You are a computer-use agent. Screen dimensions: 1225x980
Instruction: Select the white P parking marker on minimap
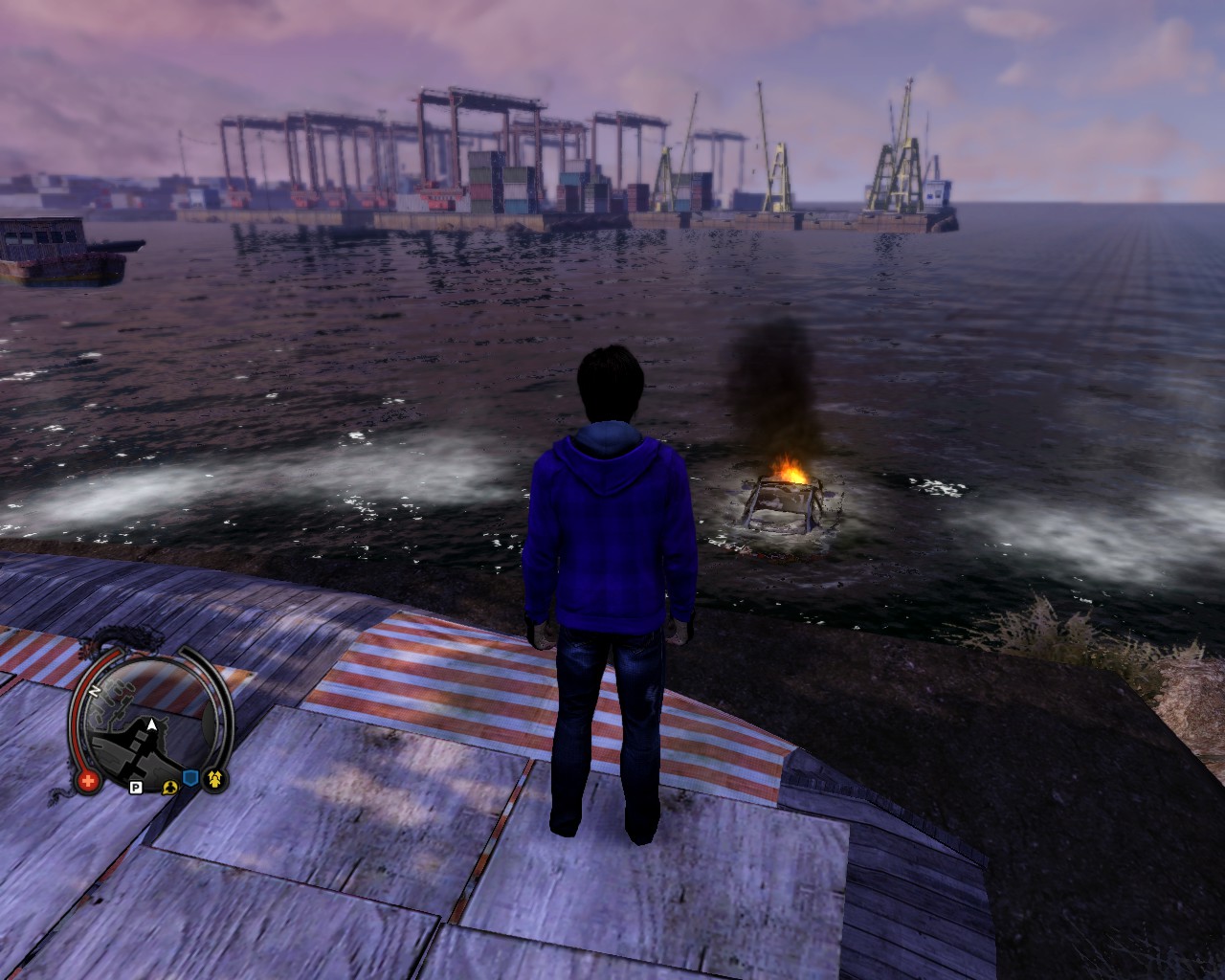tap(136, 787)
